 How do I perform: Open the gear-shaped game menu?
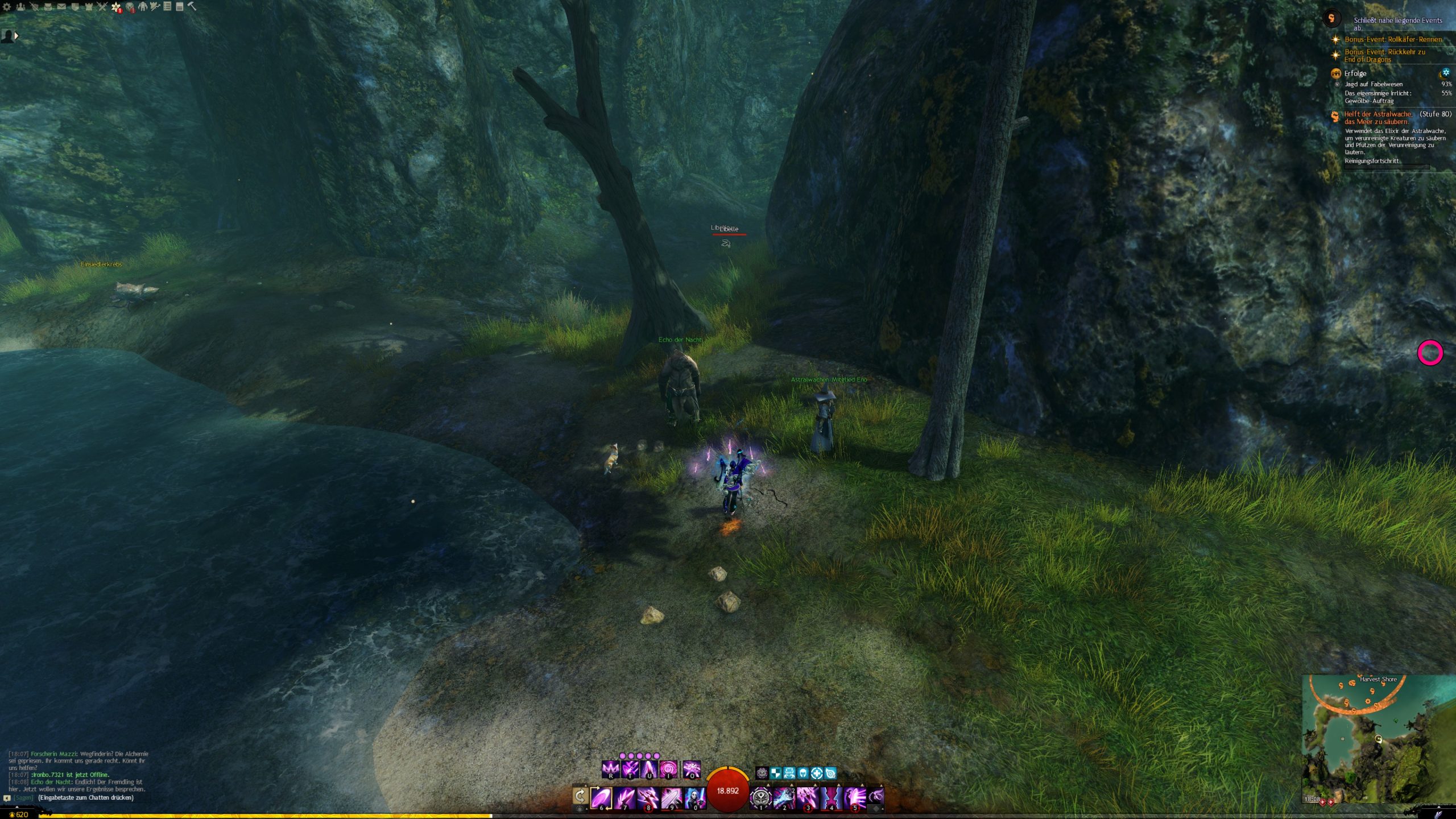[7, 7]
